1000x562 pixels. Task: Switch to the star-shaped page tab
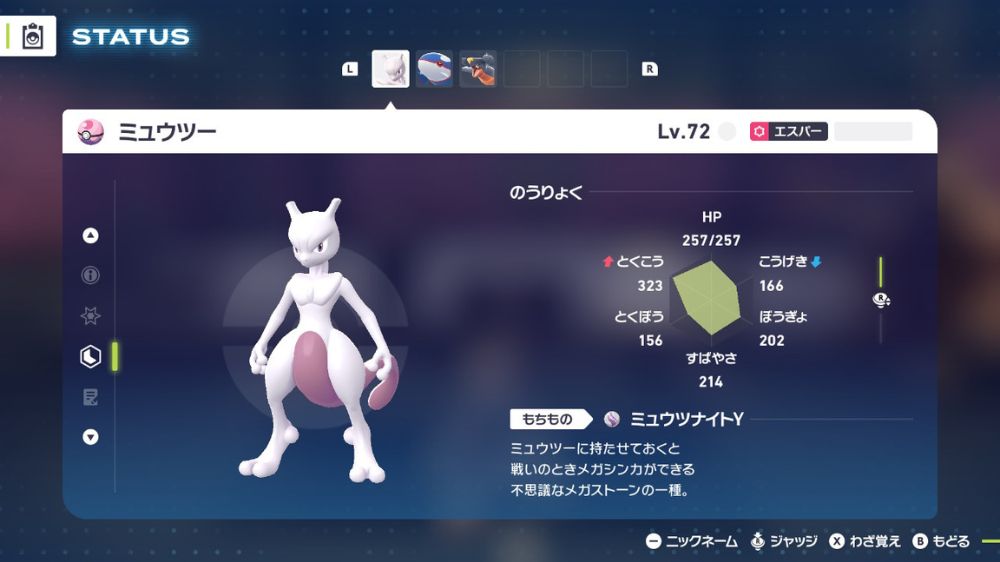click(x=91, y=316)
